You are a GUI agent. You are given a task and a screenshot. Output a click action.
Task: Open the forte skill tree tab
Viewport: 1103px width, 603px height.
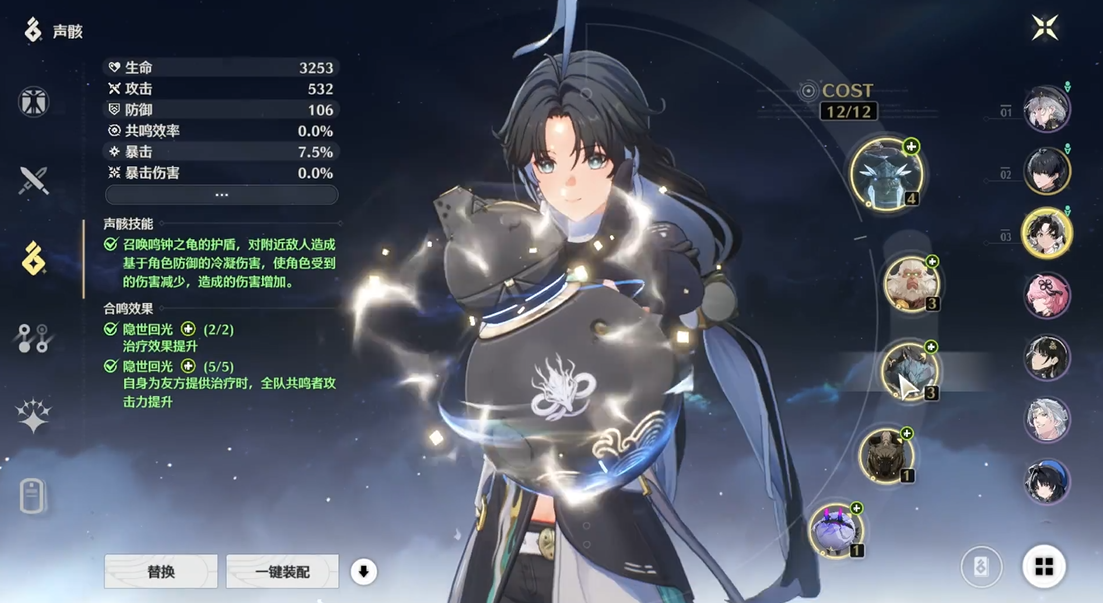click(34, 339)
